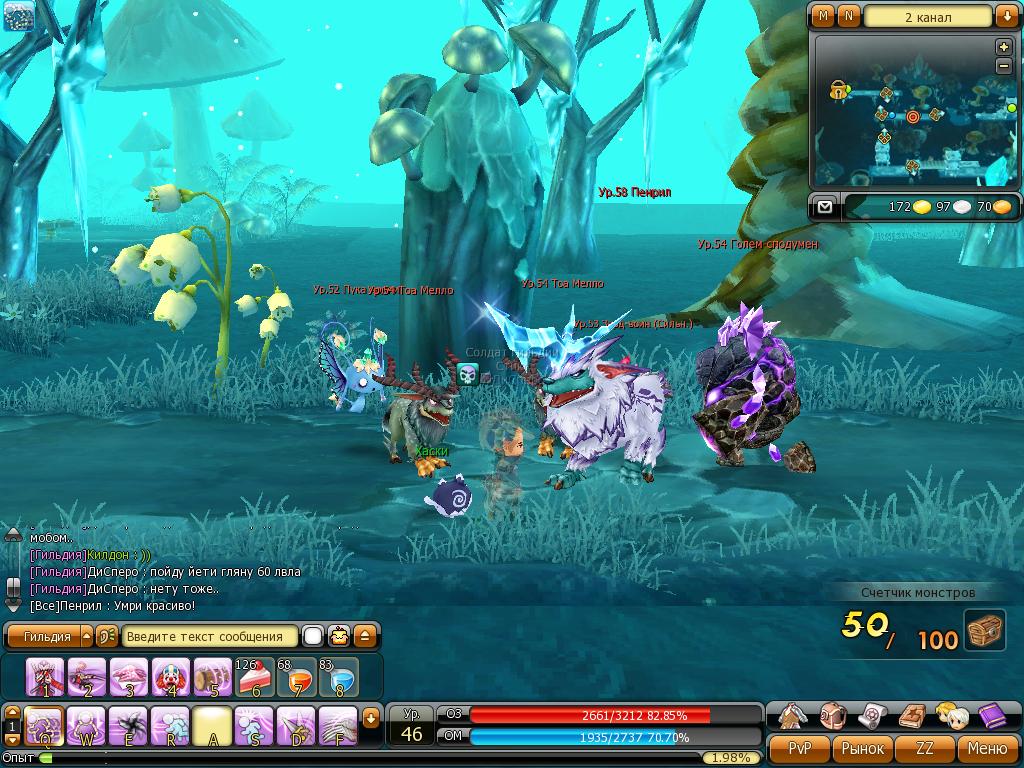The height and width of the screenshot is (768, 1024).
Task: Open the Меню button
Action: click(987, 748)
